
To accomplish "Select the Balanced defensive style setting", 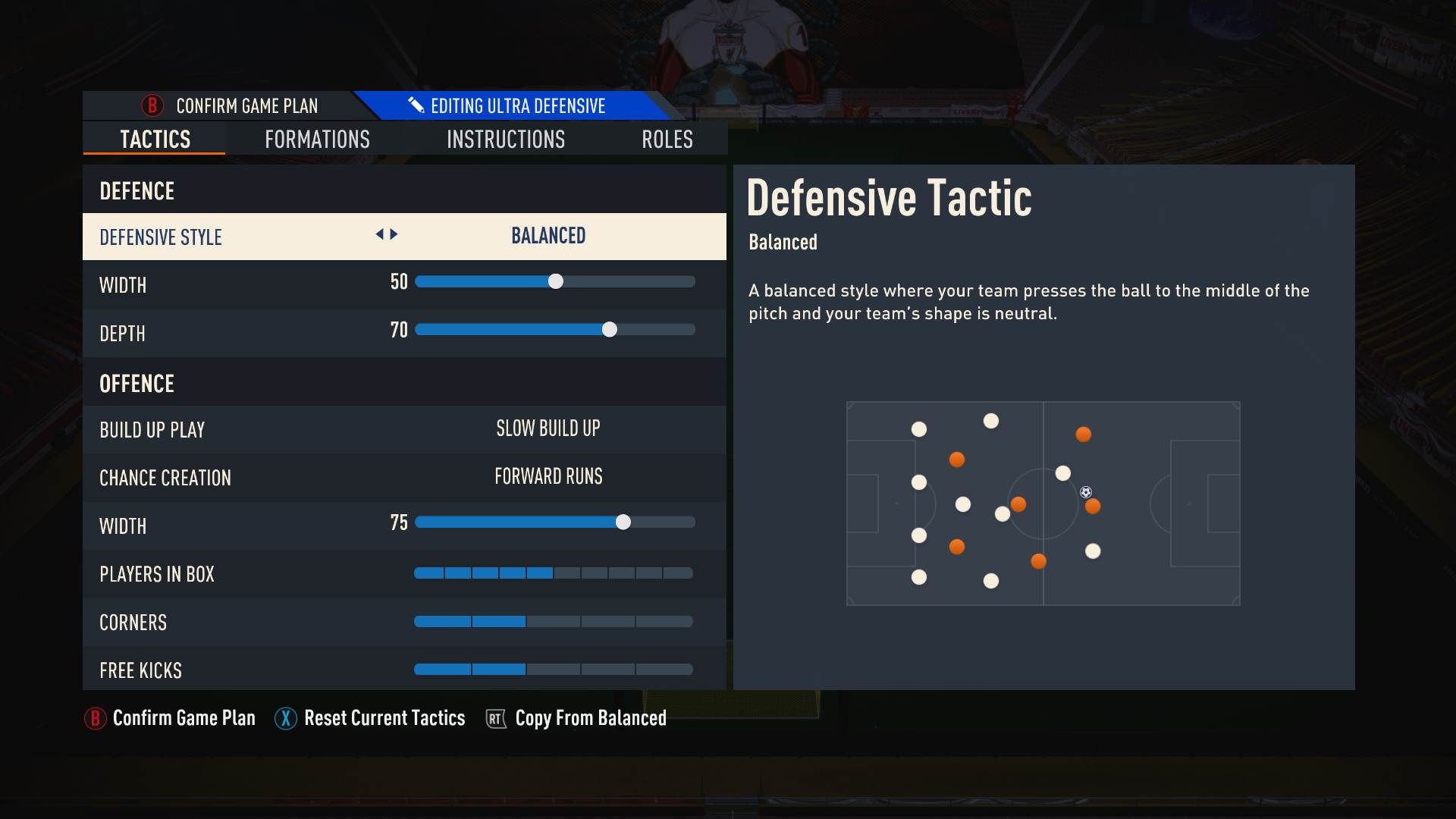I will (548, 236).
